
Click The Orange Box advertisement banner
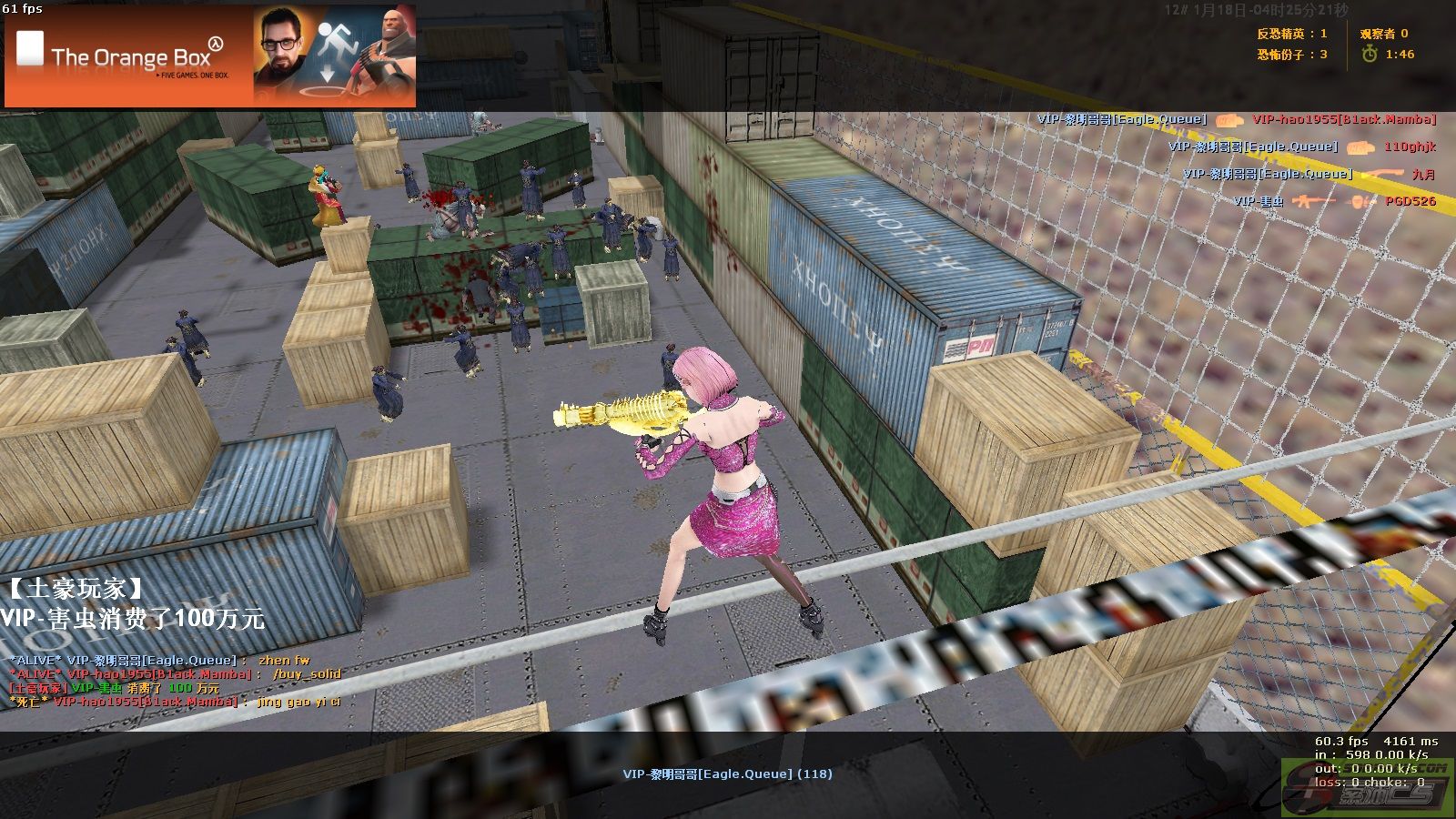[x=210, y=56]
